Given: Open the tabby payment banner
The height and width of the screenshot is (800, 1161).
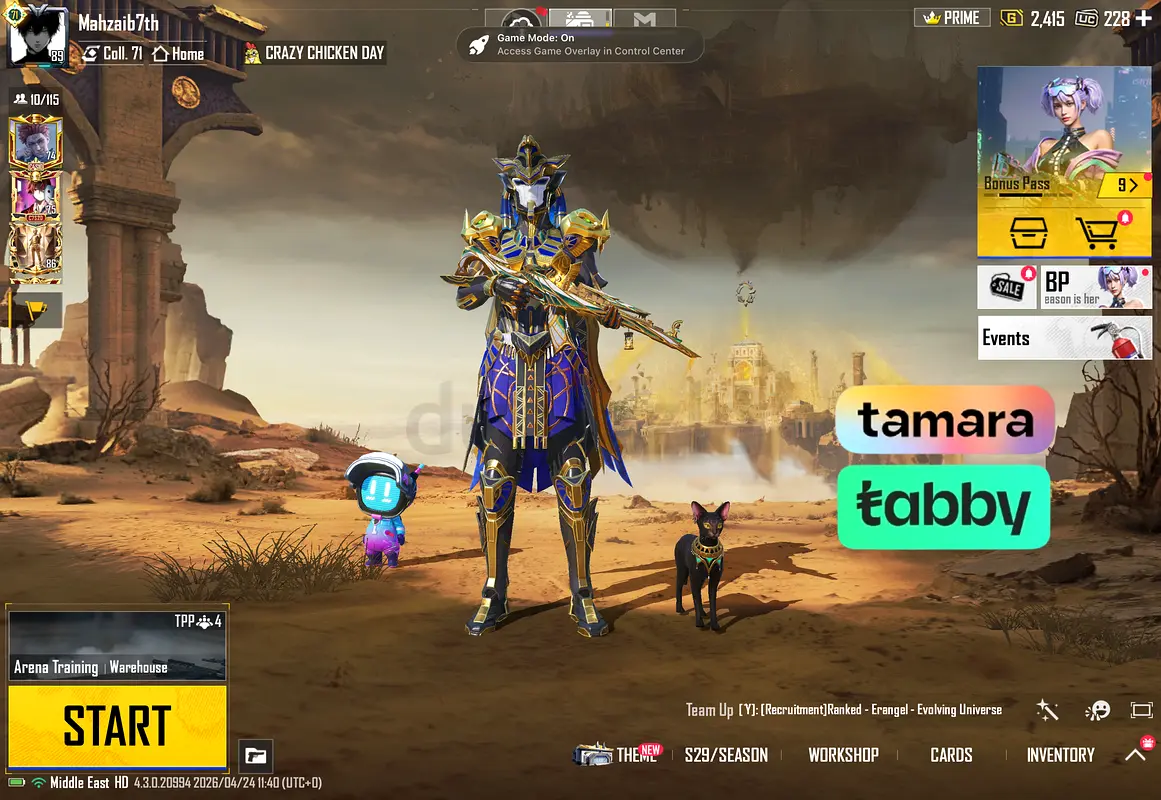Looking at the screenshot, I should point(943,507).
